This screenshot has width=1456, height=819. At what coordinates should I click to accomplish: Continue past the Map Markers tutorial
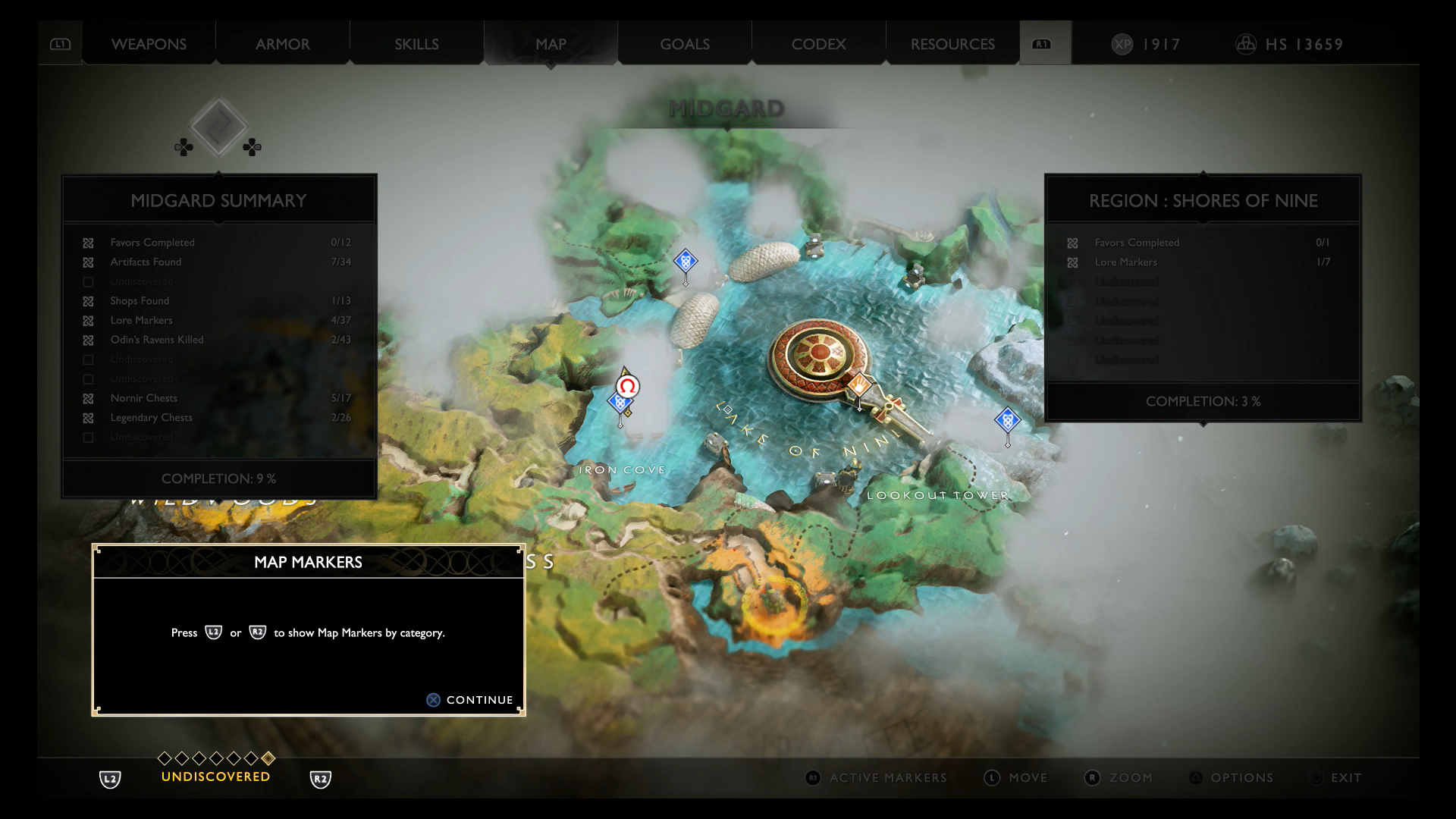pyautogui.click(x=470, y=700)
